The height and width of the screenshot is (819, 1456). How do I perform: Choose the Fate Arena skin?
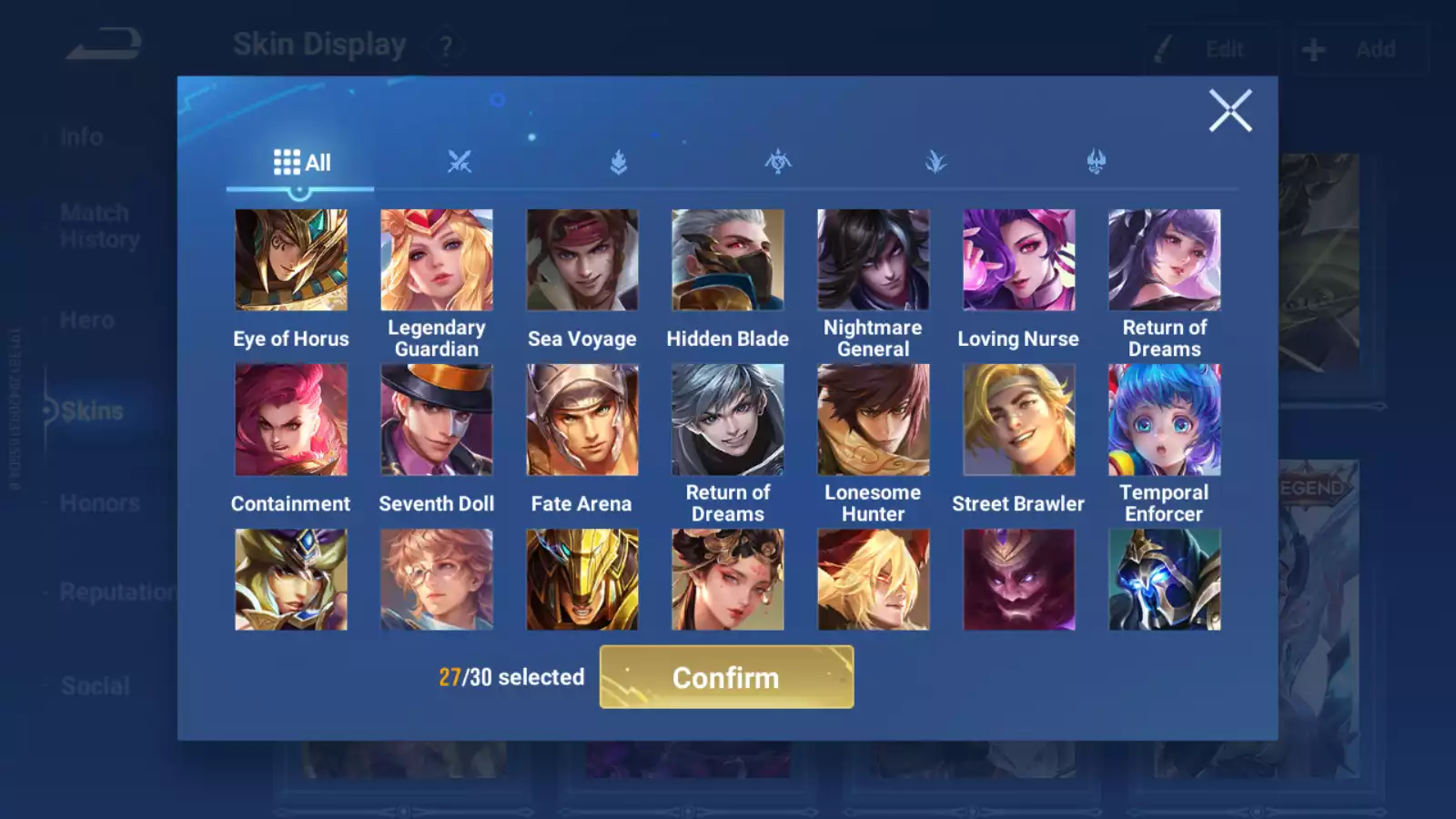(x=582, y=420)
